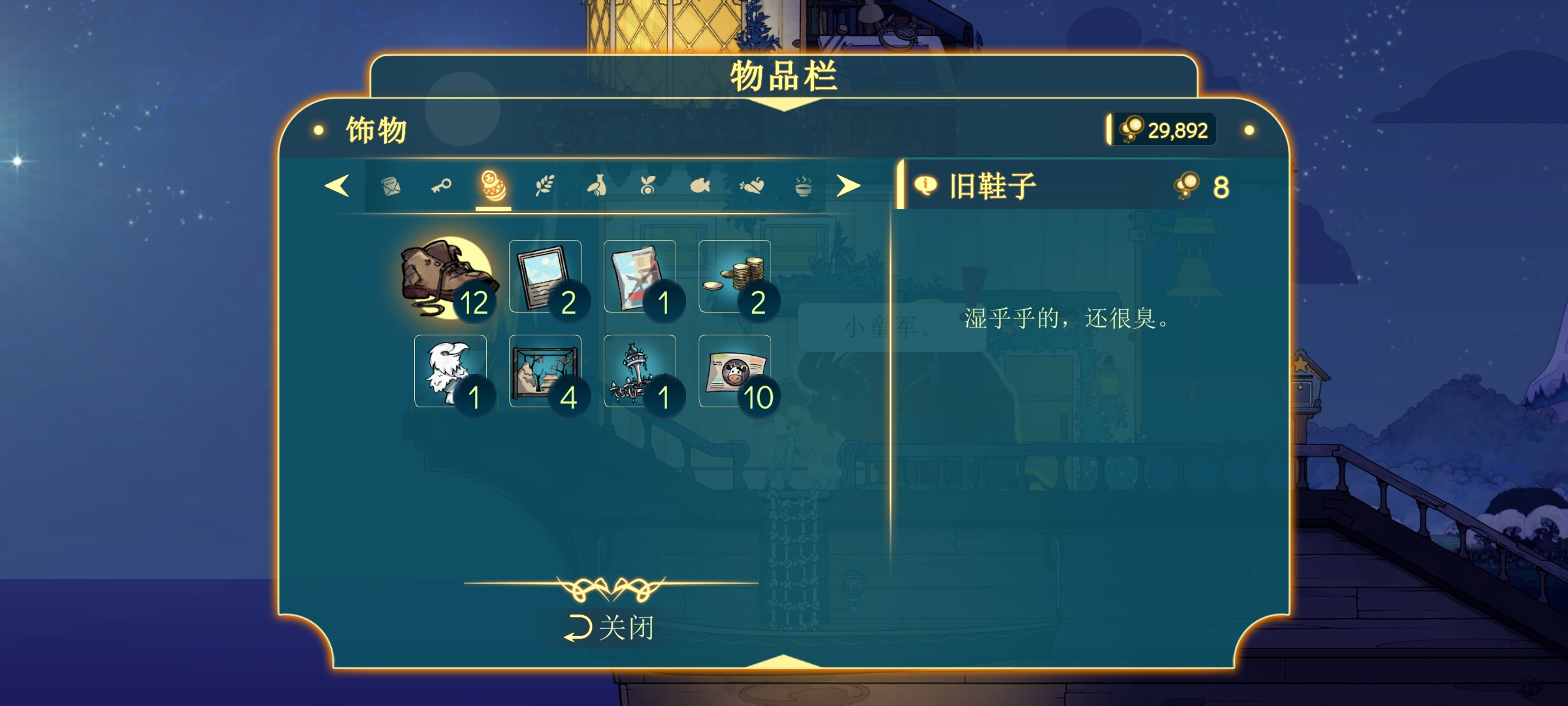Switch to the steaming bowl dishes tab
Image resolution: width=1568 pixels, height=706 pixels.
(x=803, y=187)
